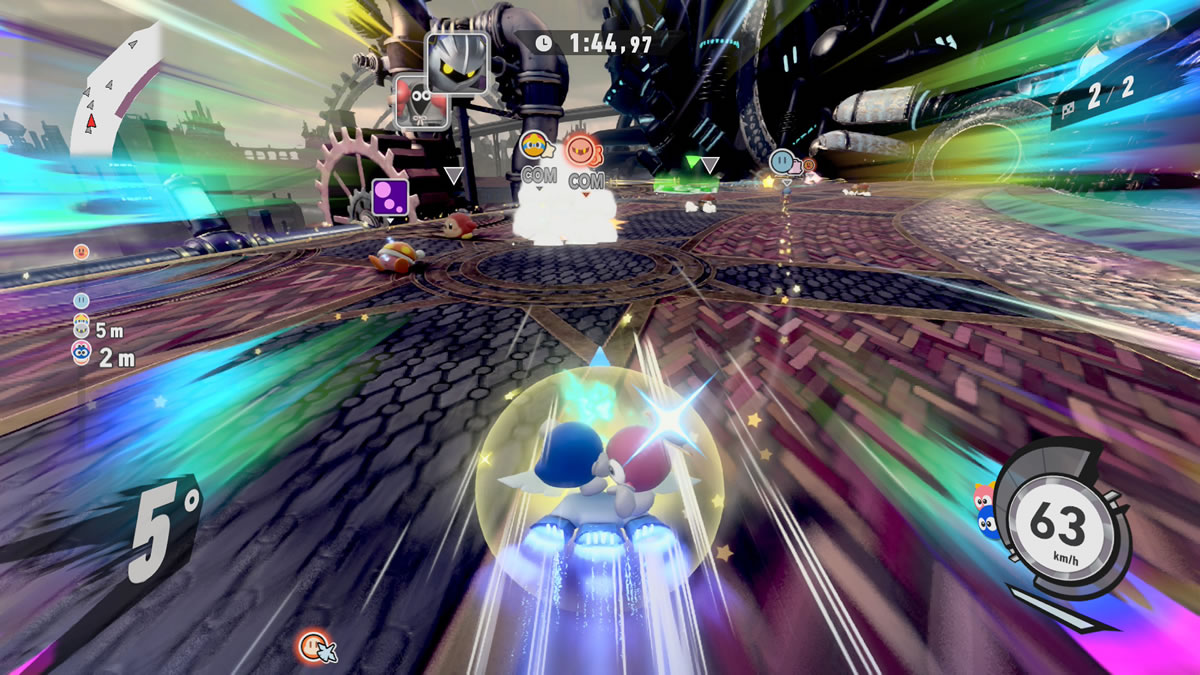The height and width of the screenshot is (675, 1200).
Task: Click the orange Kirby icon in standings list
Action: [x=82, y=251]
